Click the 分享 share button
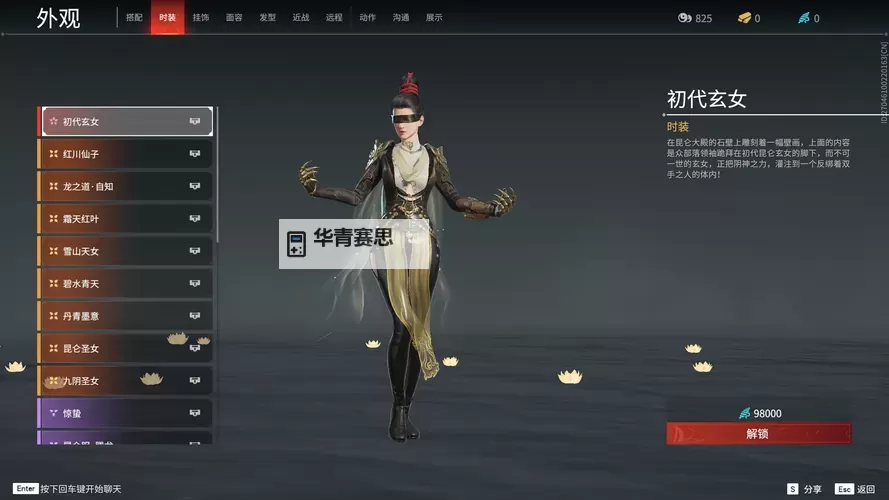 (805, 489)
